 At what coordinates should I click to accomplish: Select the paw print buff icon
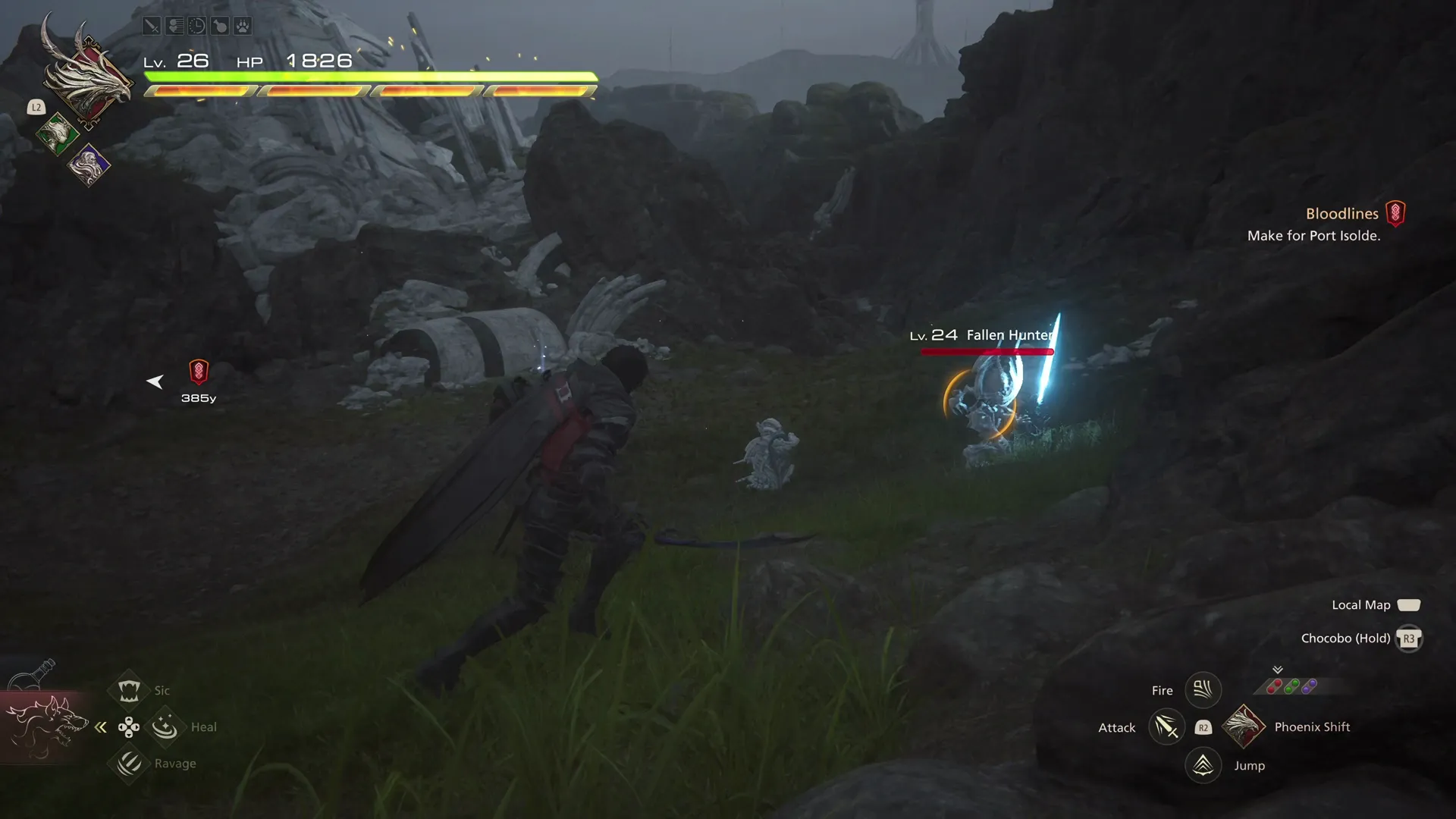click(243, 25)
